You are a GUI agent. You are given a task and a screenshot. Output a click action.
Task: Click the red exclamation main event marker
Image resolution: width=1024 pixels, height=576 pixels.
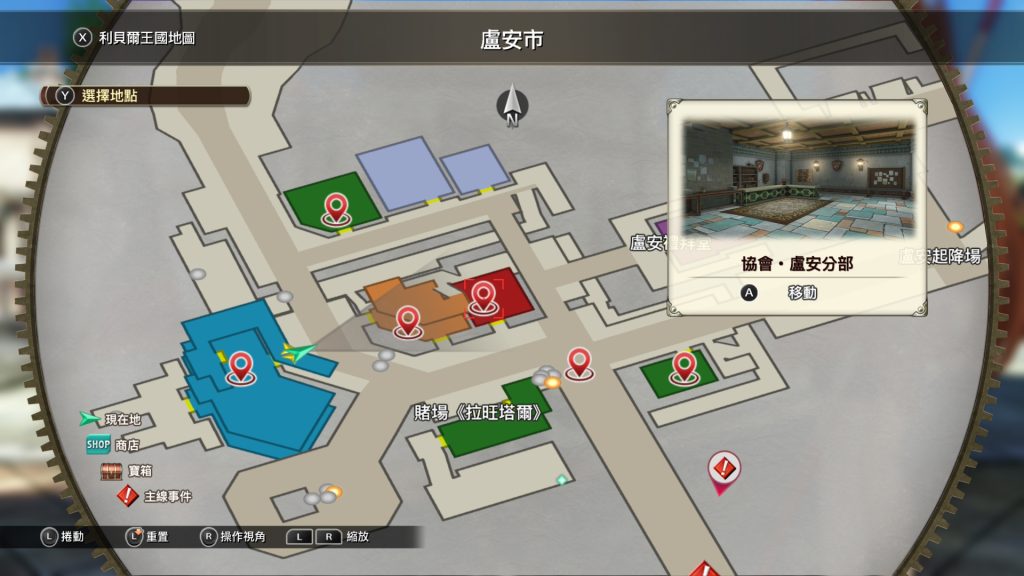pos(723,468)
